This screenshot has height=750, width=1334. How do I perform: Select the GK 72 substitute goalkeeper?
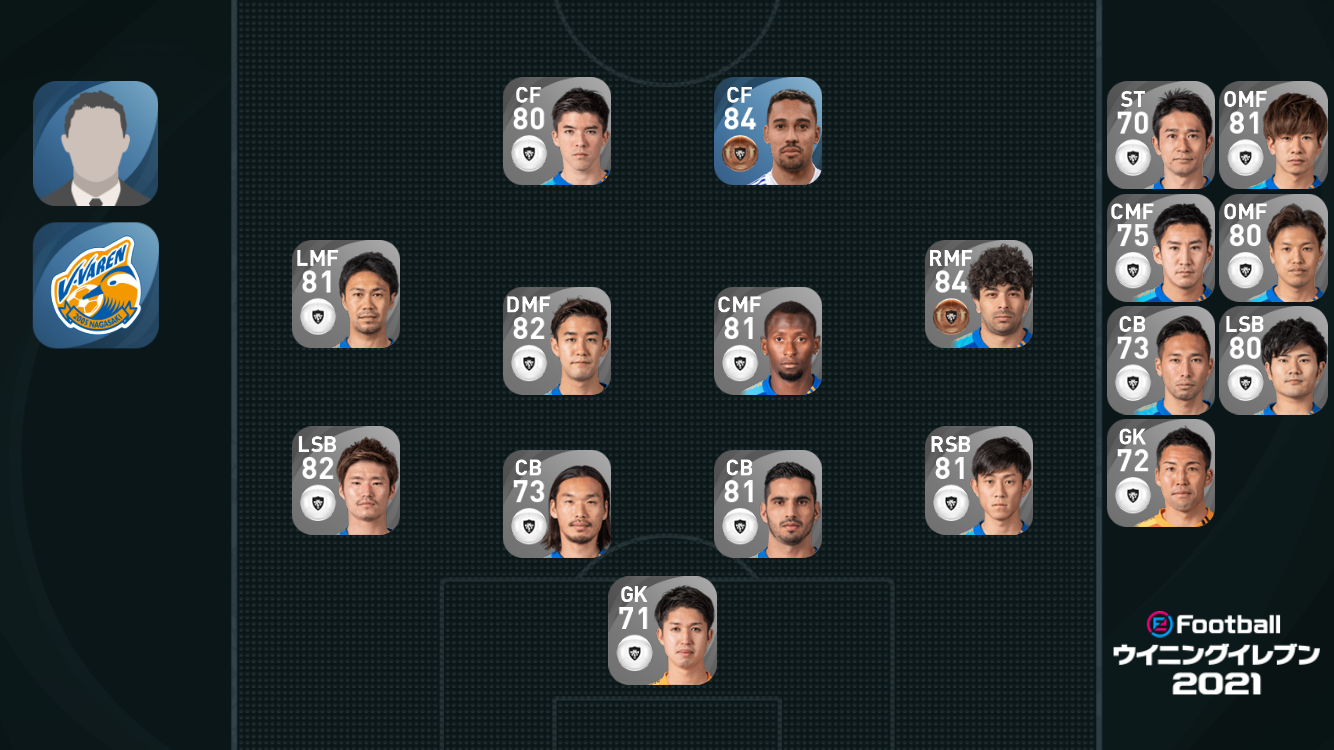click(1161, 473)
